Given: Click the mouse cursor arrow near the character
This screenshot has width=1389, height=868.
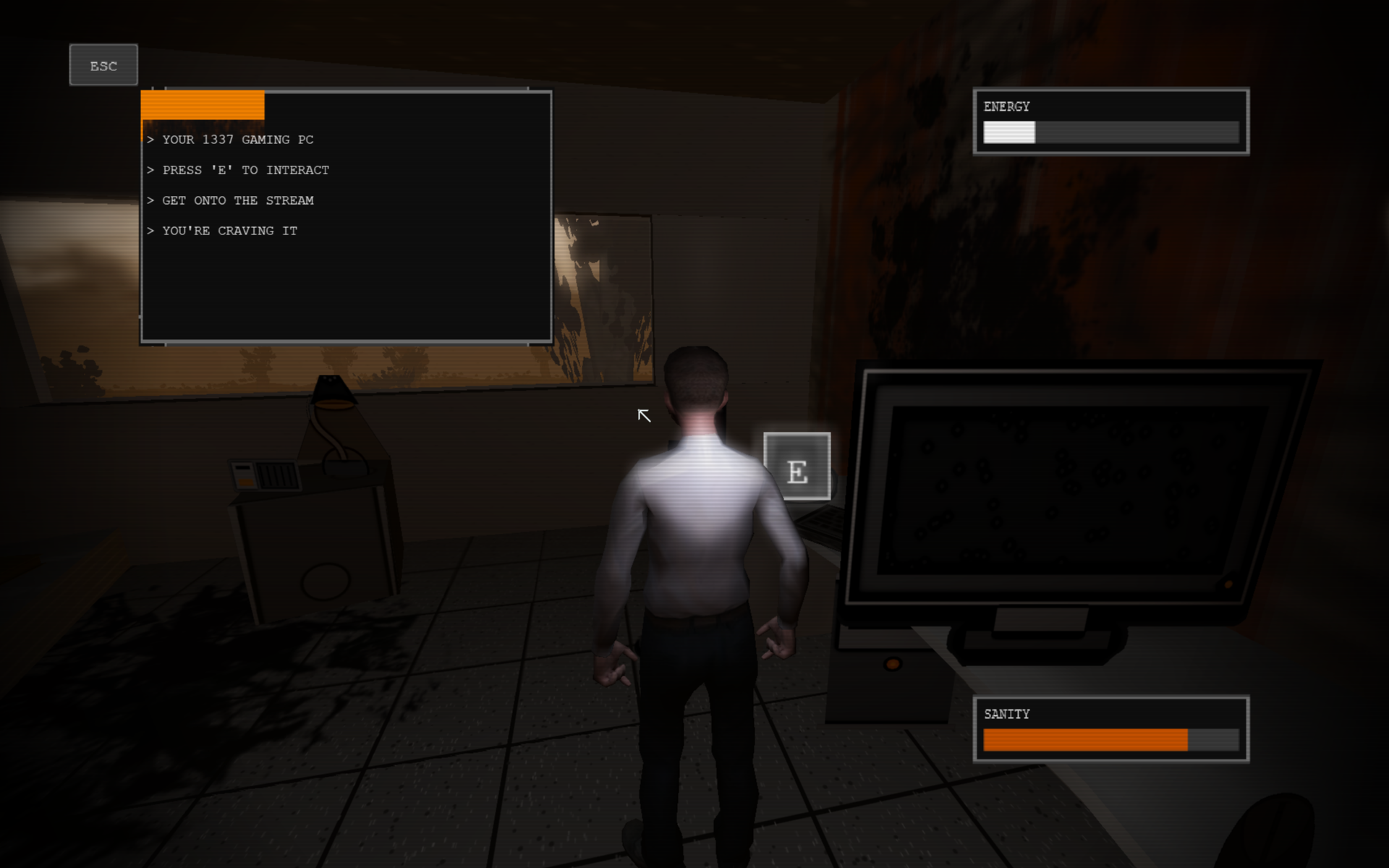Looking at the screenshot, I should pyautogui.click(x=642, y=416).
